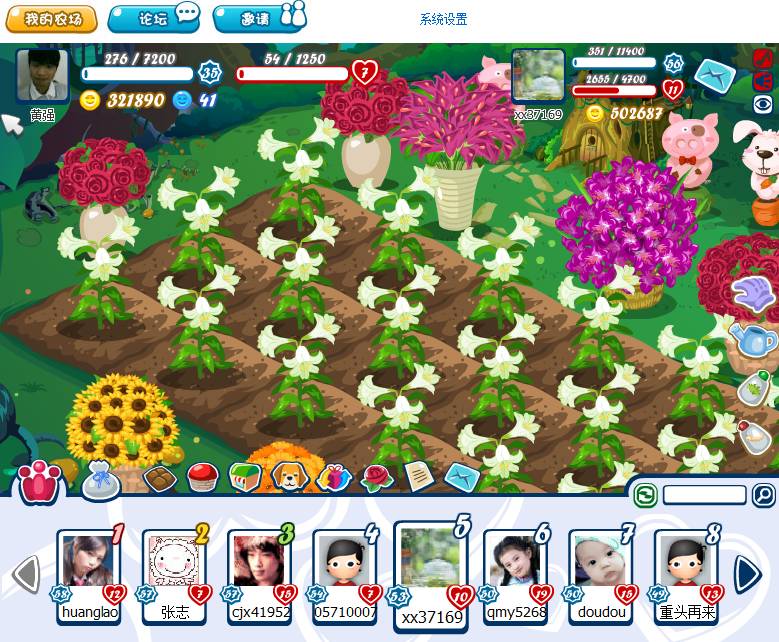Open the red crown icon

41,483
